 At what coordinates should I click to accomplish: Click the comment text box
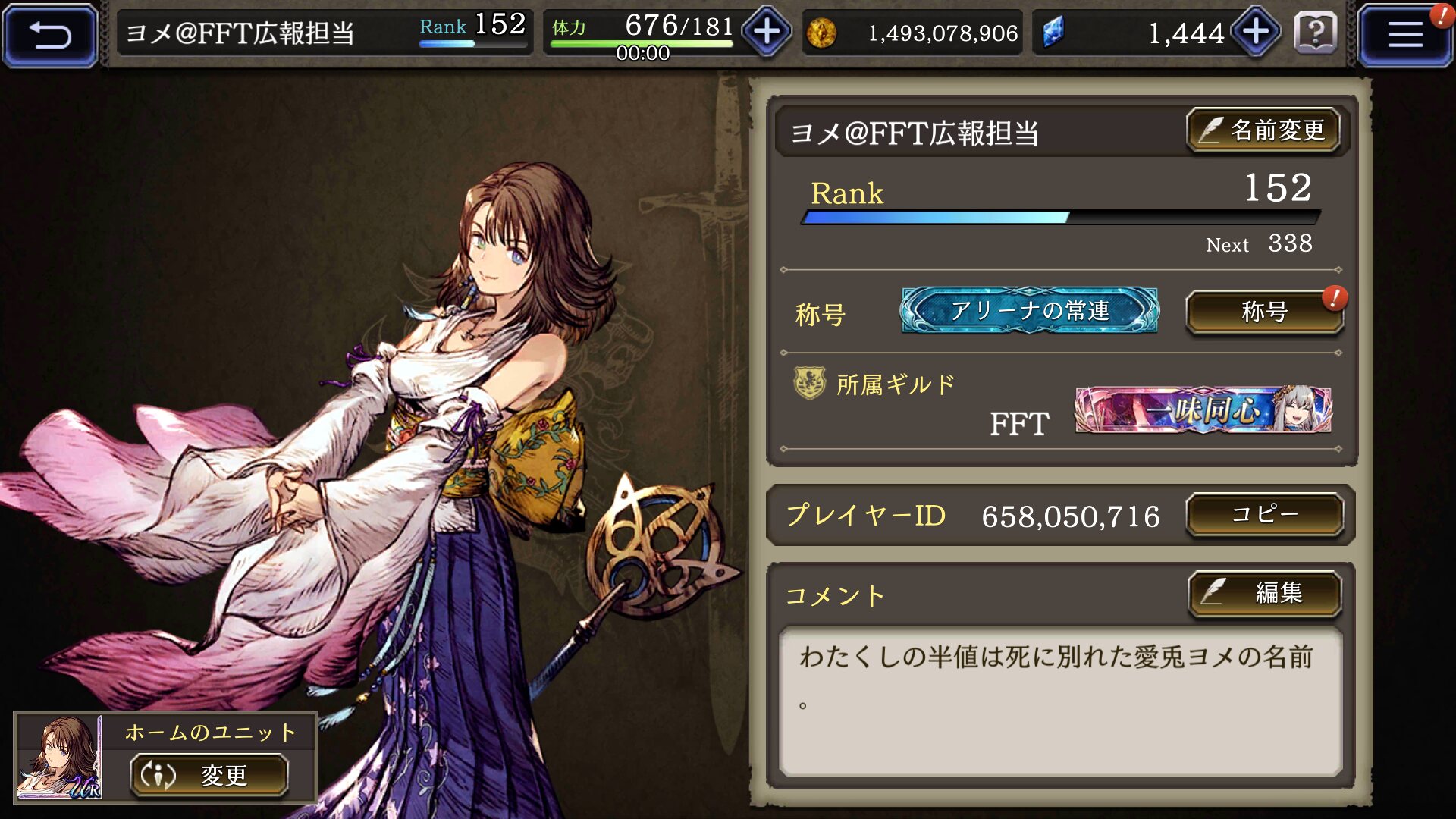pos(1060,701)
